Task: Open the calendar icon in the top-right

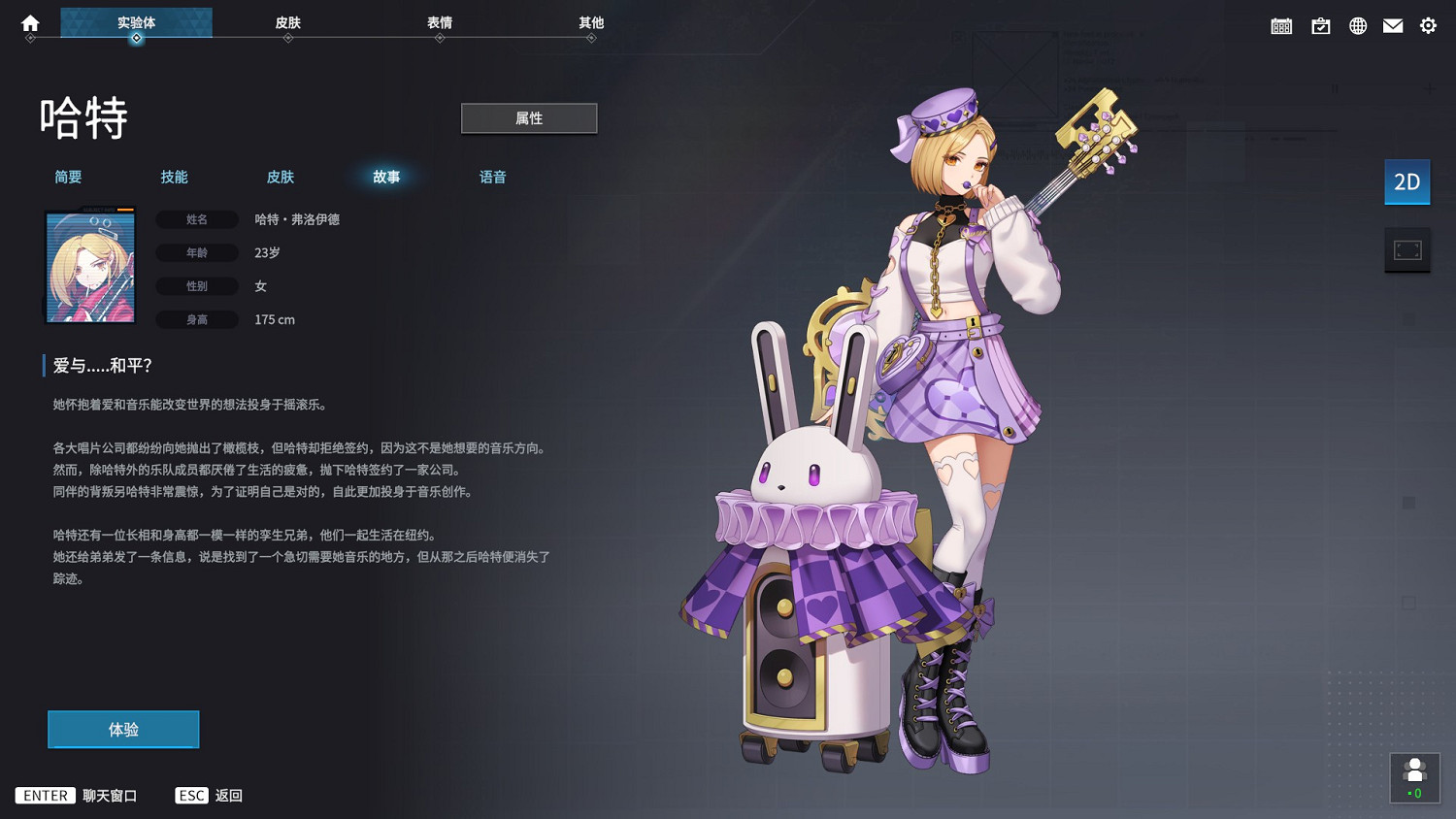Action: tap(1280, 25)
